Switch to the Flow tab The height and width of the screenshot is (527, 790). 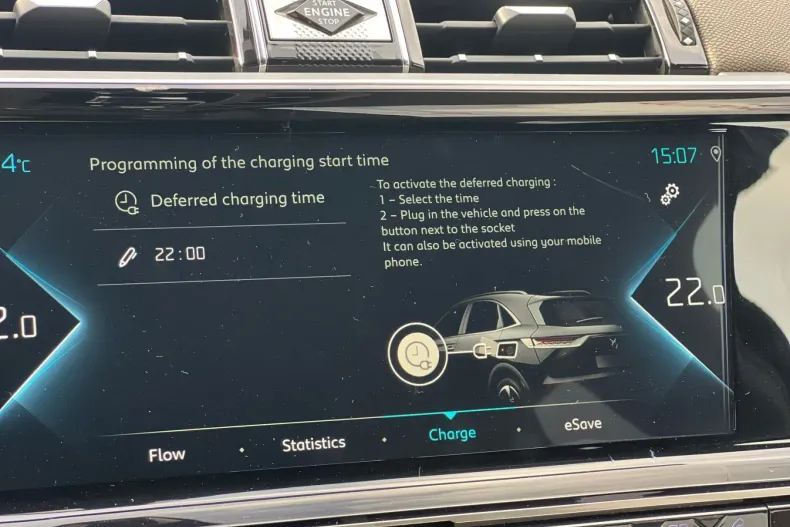(x=167, y=454)
